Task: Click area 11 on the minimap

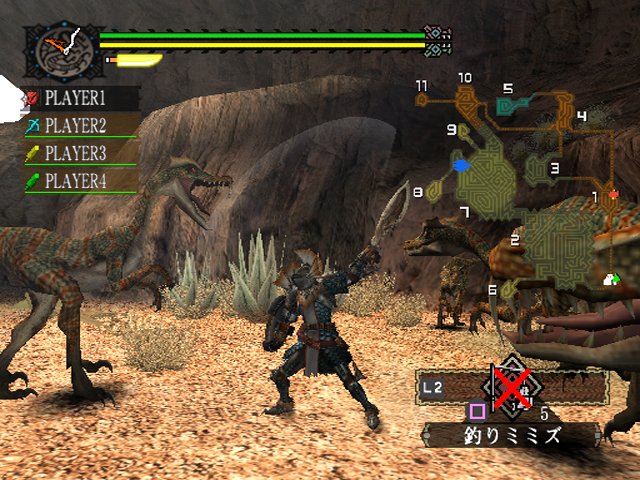Action: click(x=423, y=99)
